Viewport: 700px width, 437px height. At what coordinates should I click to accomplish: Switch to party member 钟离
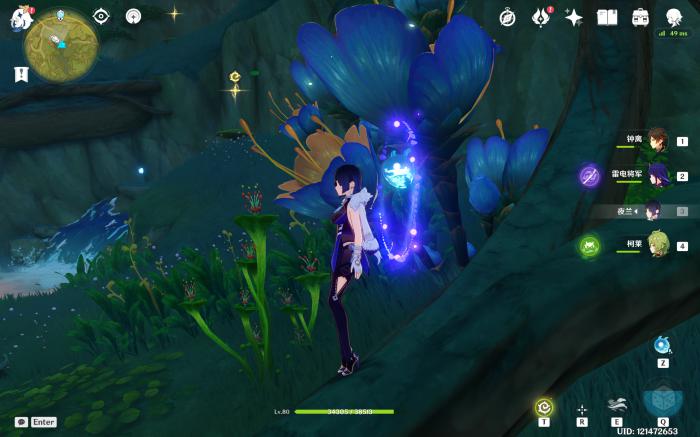(x=656, y=140)
